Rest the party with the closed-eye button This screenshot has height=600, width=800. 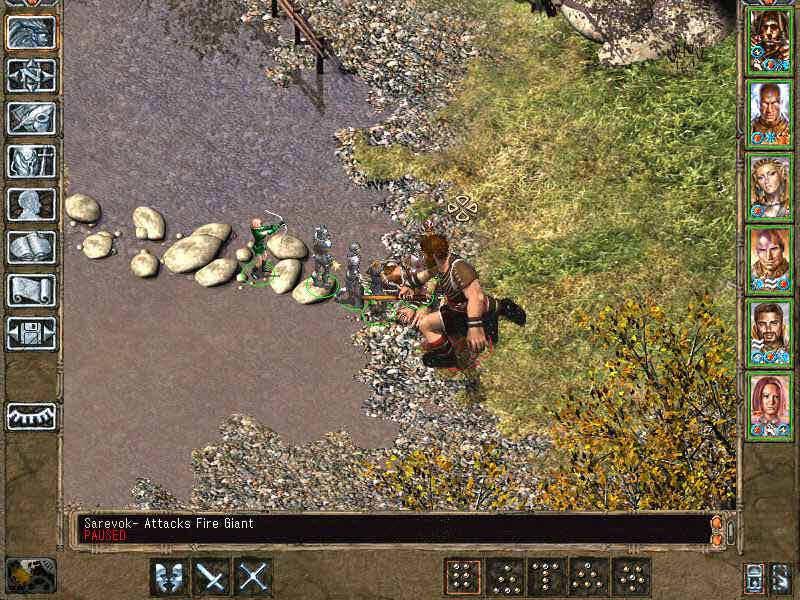coord(31,416)
